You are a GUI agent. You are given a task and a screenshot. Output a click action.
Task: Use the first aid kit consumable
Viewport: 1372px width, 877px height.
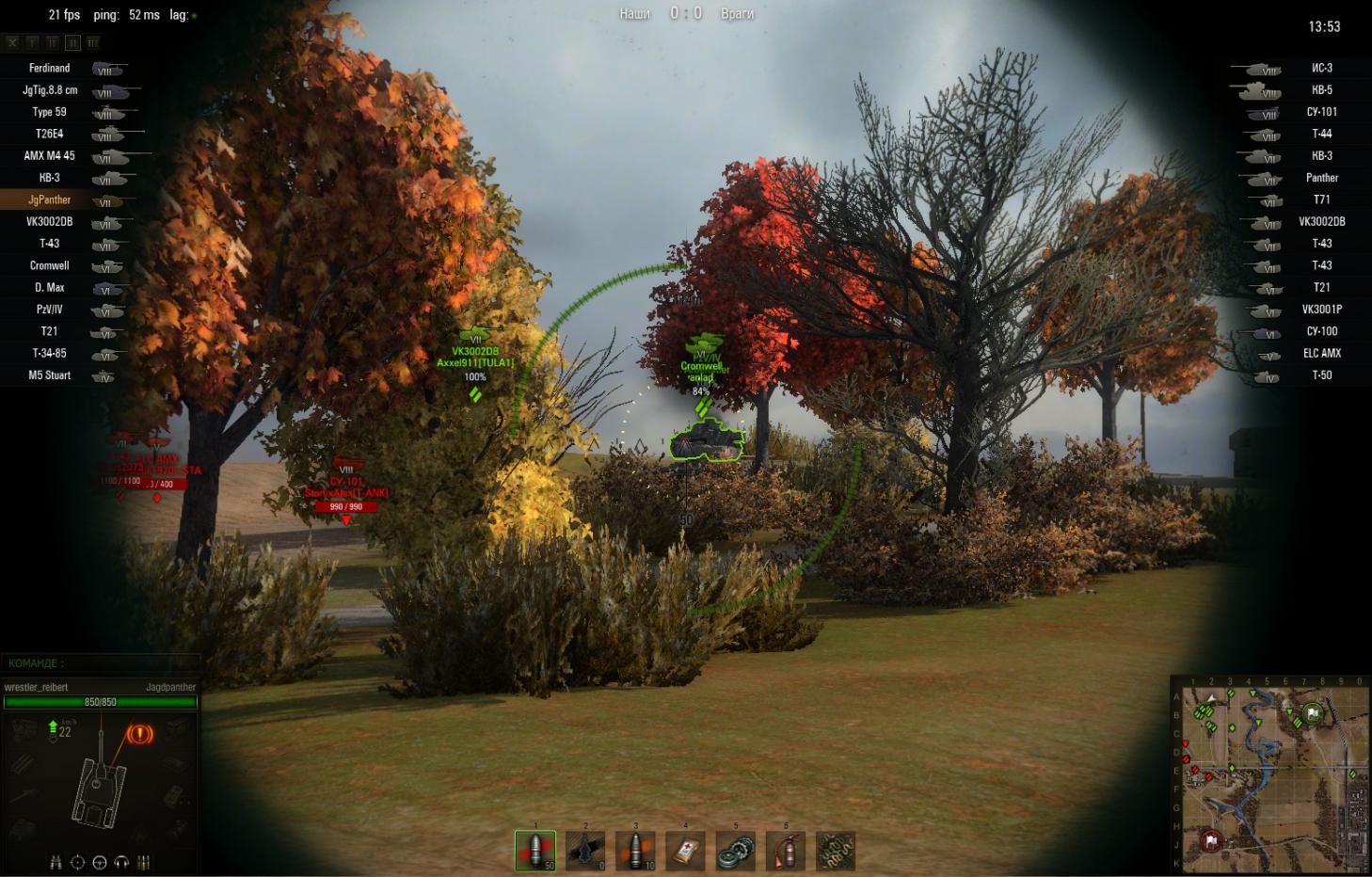[685, 851]
